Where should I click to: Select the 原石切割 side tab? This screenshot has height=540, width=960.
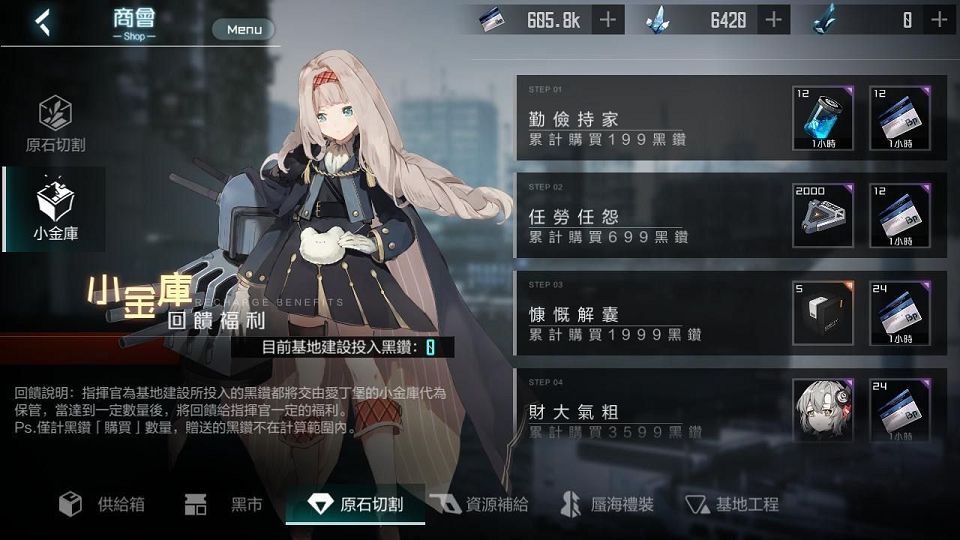[x=55, y=124]
